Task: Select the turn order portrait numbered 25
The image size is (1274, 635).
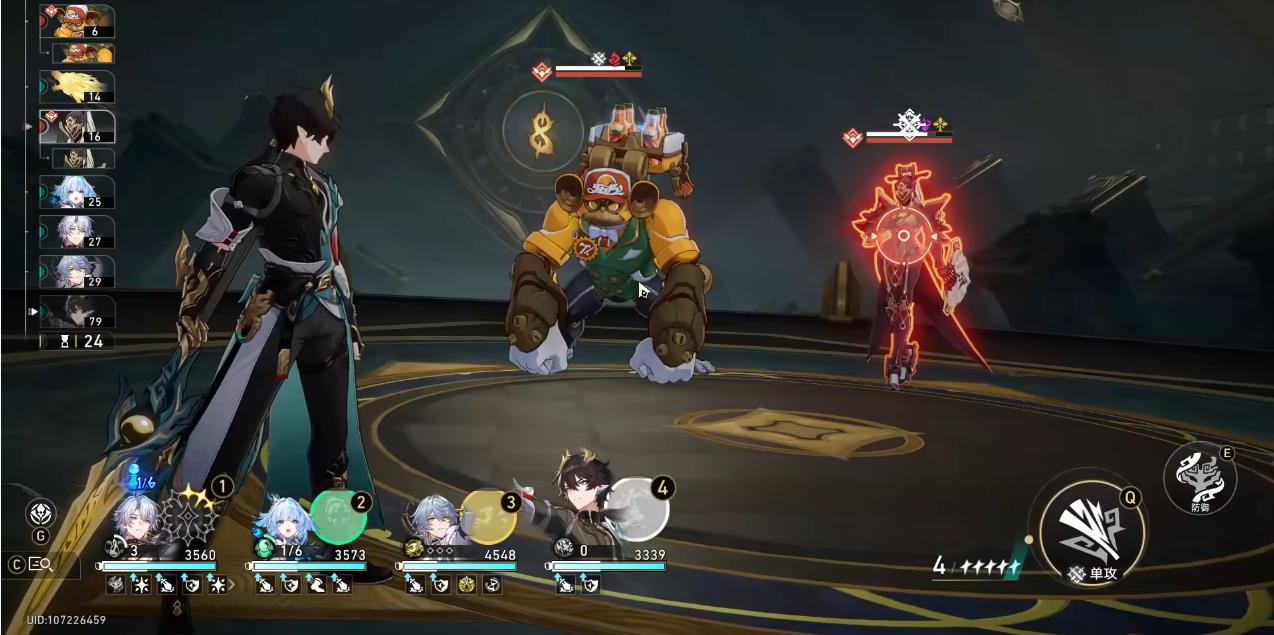Action: coord(77,192)
